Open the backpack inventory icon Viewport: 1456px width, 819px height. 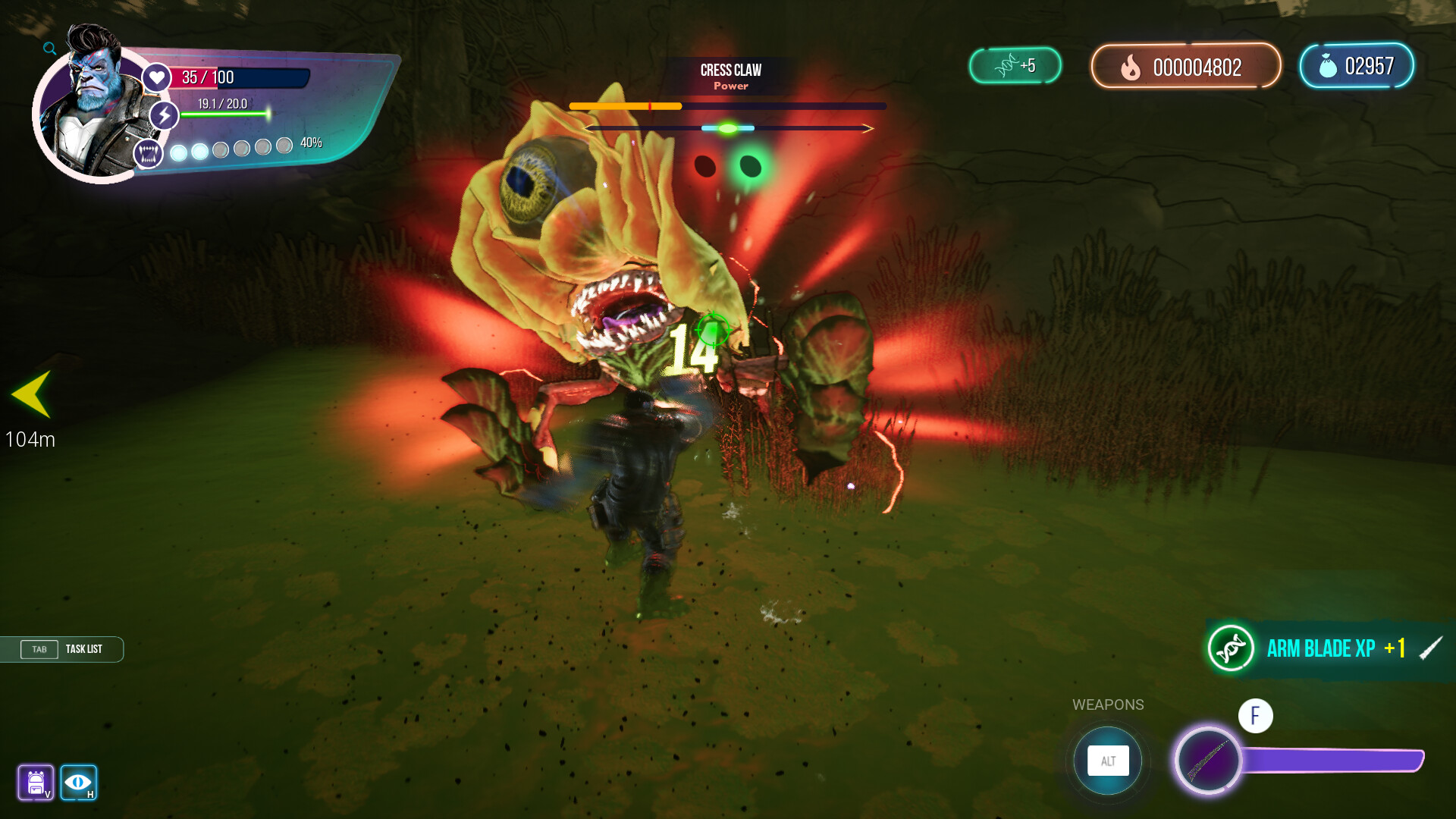[x=36, y=783]
